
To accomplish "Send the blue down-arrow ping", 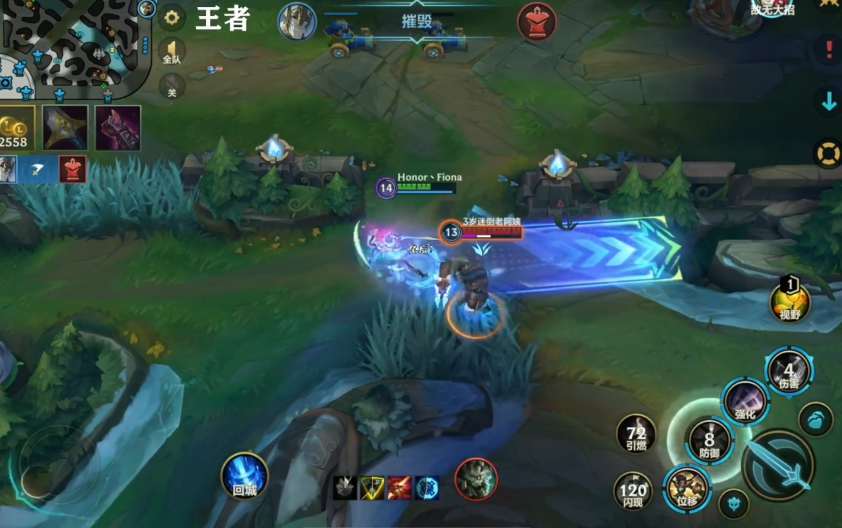I will point(828,100).
